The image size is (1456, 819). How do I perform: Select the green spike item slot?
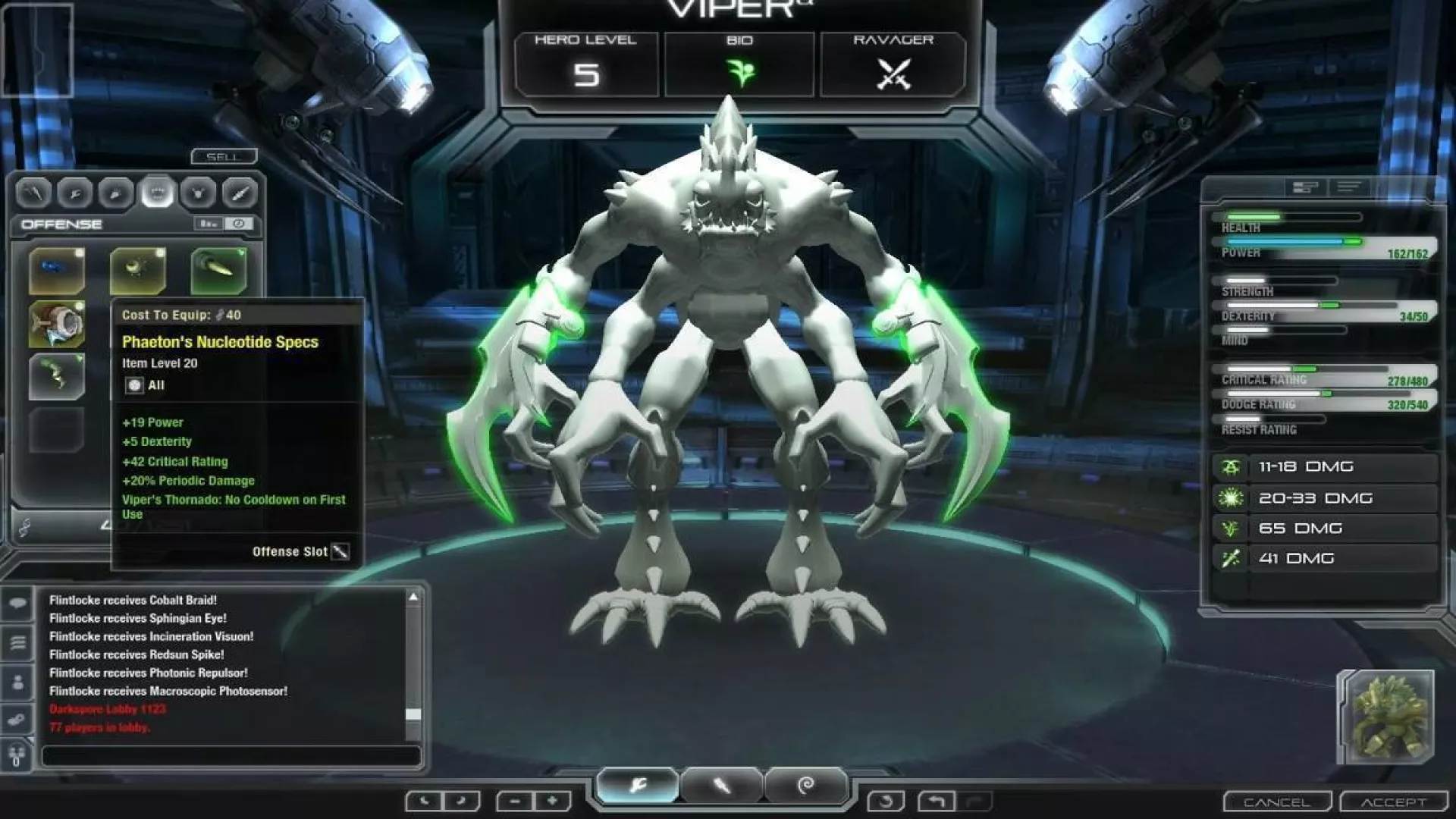[218, 270]
